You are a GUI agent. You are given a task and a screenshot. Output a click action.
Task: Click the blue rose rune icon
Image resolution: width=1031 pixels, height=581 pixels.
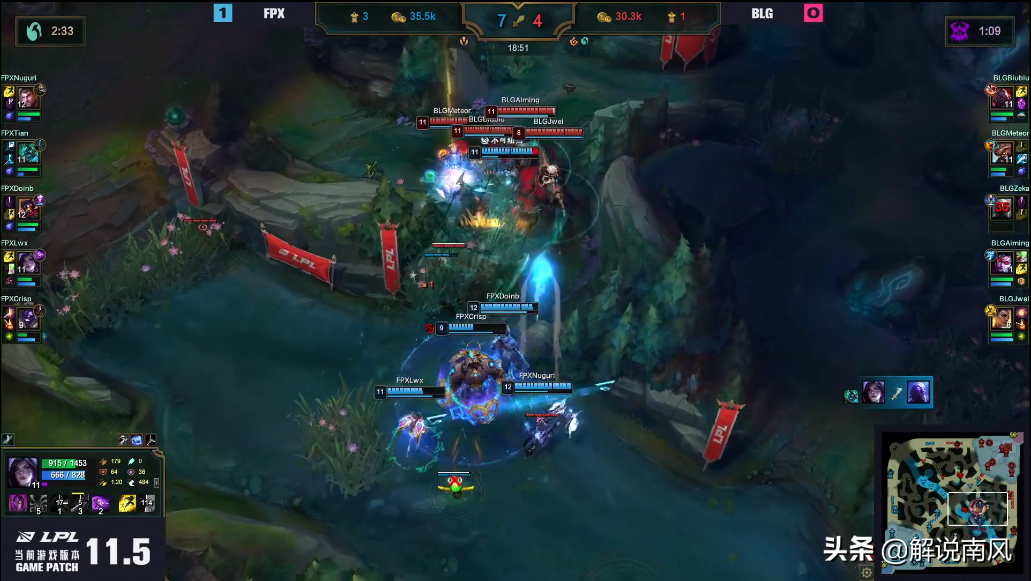point(136,439)
